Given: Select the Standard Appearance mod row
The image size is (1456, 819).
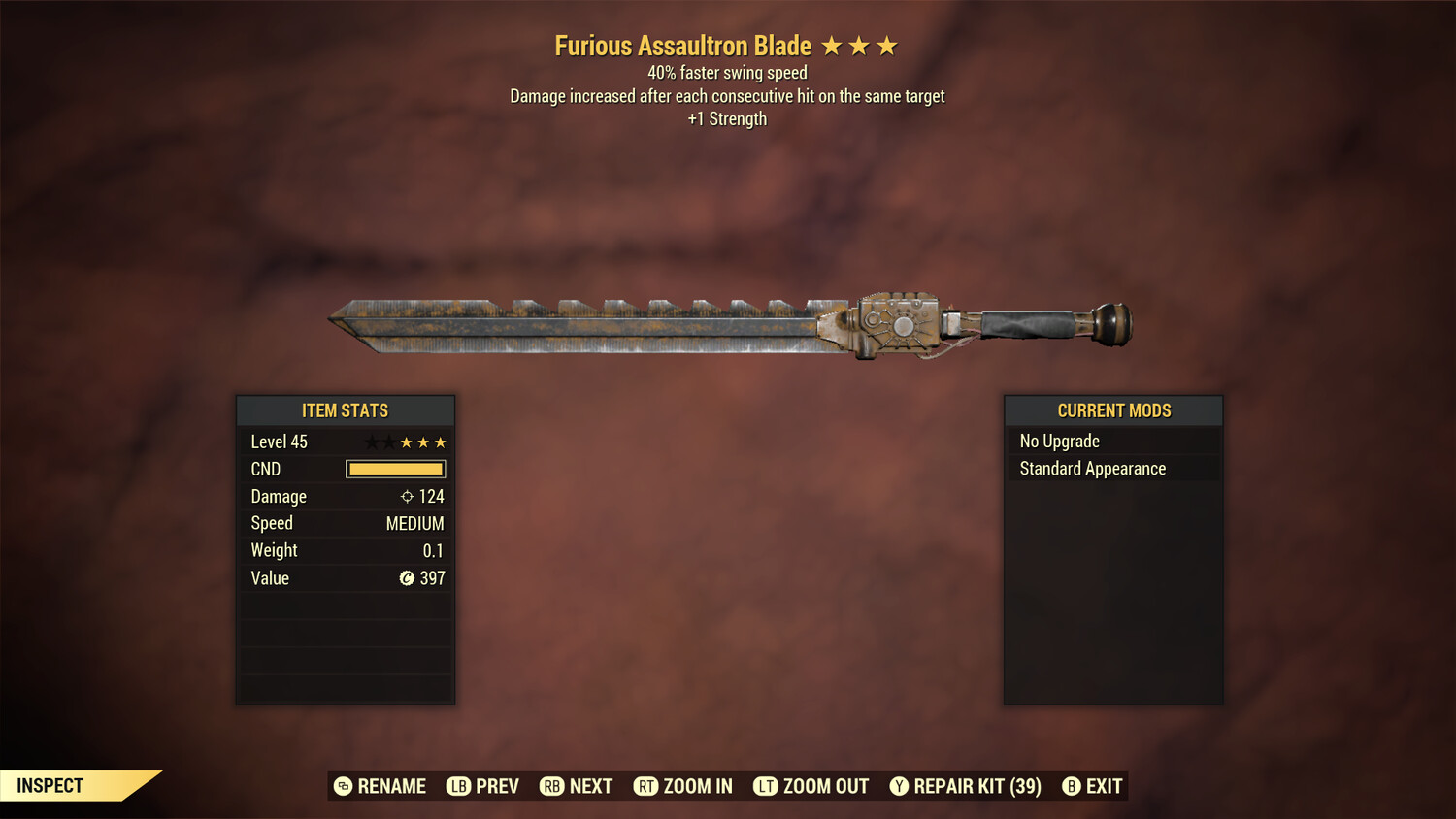Looking at the screenshot, I should click(1113, 469).
